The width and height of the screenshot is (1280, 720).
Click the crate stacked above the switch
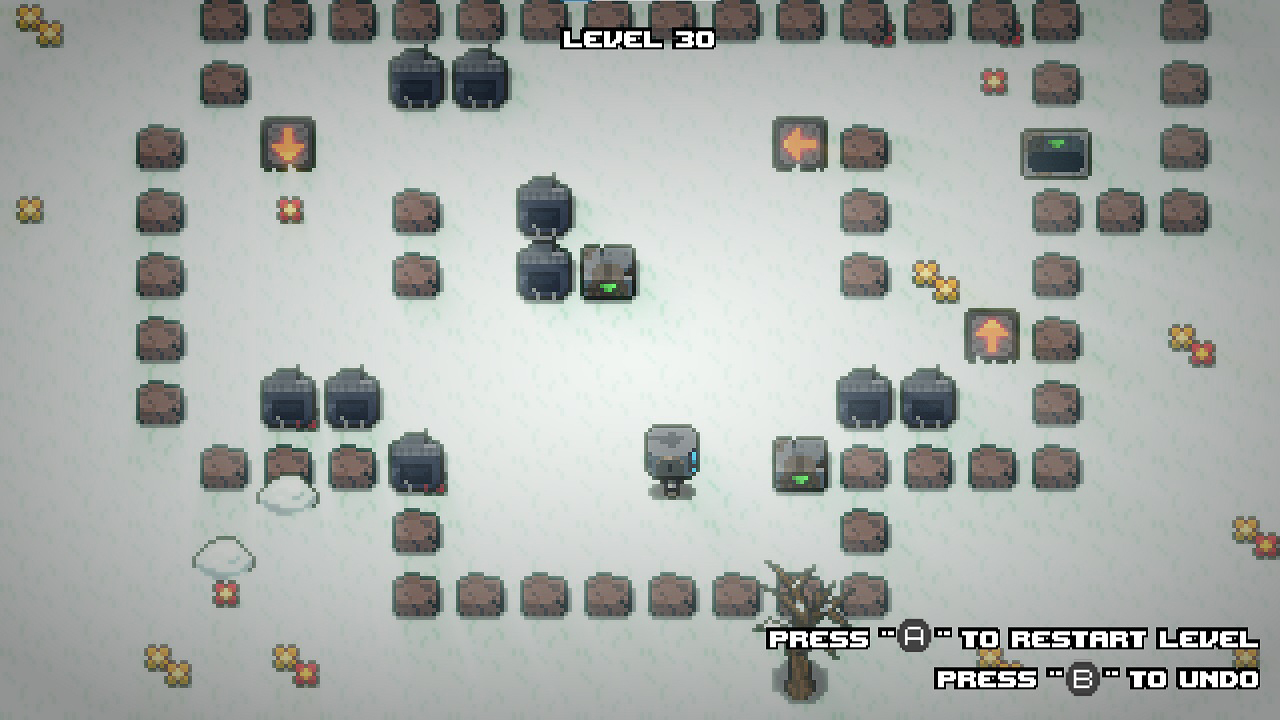pyautogui.click(x=545, y=210)
